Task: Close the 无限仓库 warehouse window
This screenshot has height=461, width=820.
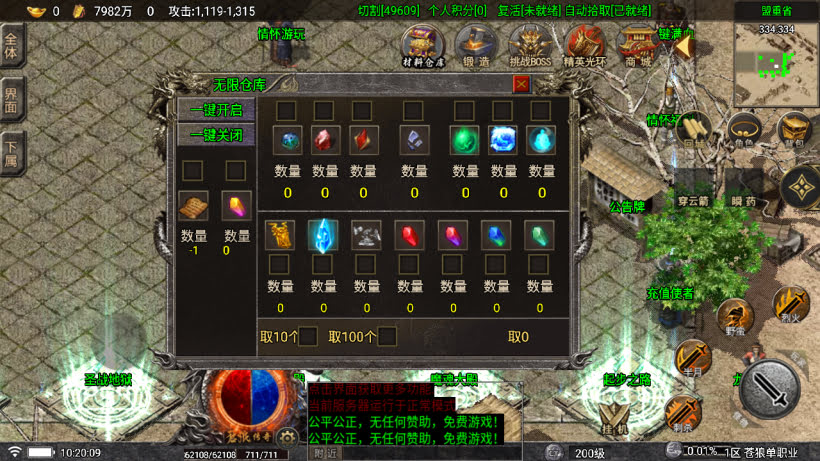Action: coord(521,85)
